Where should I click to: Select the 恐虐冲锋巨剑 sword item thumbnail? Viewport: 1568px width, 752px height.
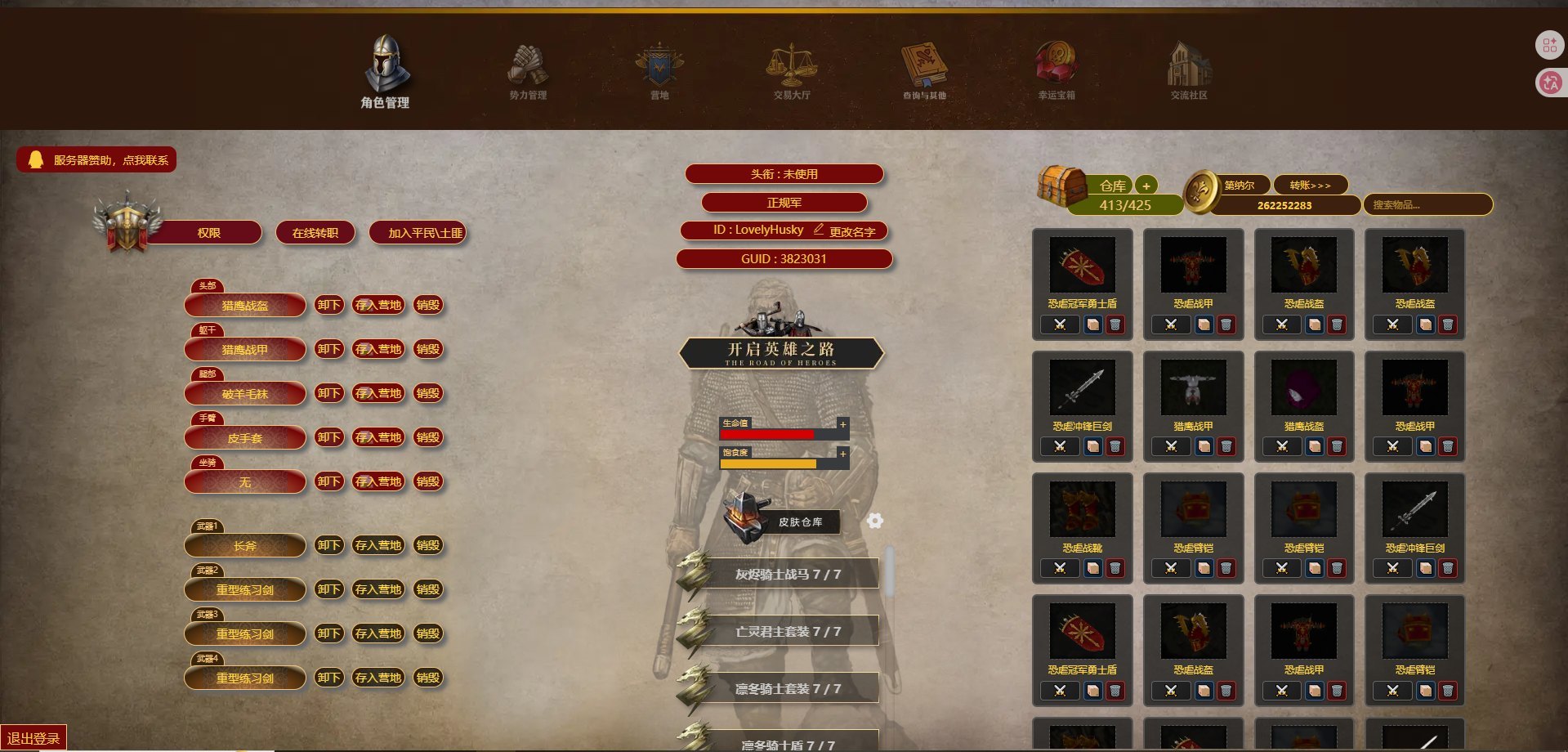click(1082, 387)
